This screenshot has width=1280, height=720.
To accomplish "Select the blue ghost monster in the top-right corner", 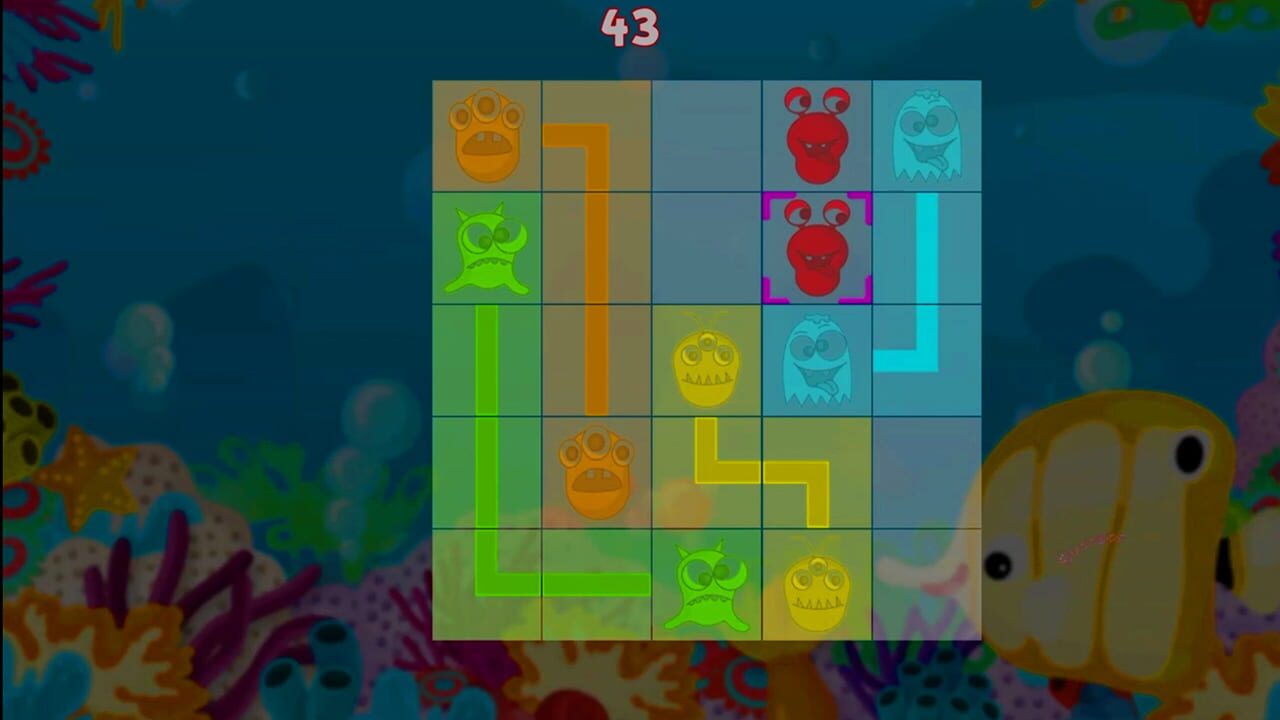I will click(x=927, y=134).
